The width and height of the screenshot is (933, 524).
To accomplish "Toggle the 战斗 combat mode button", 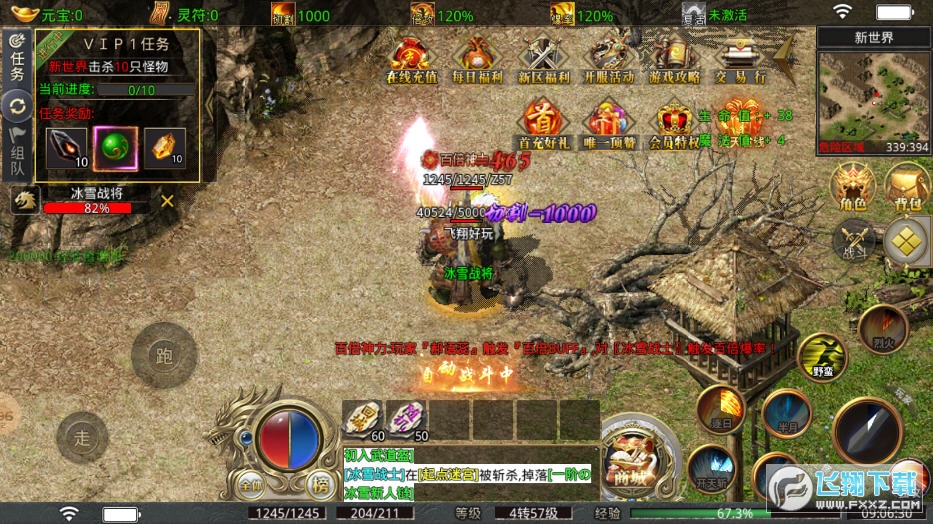I will click(x=853, y=240).
